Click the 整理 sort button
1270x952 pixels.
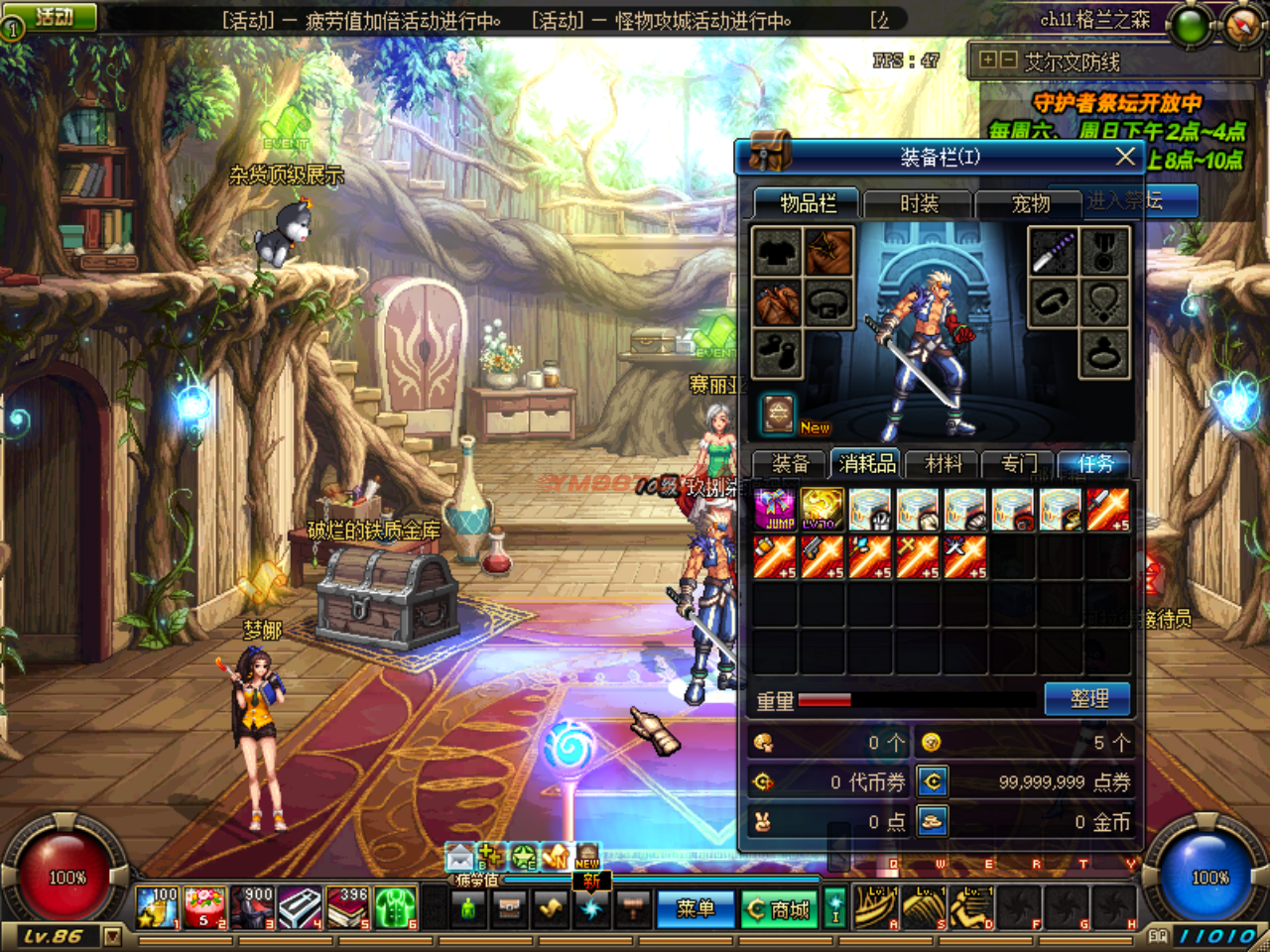[1088, 698]
